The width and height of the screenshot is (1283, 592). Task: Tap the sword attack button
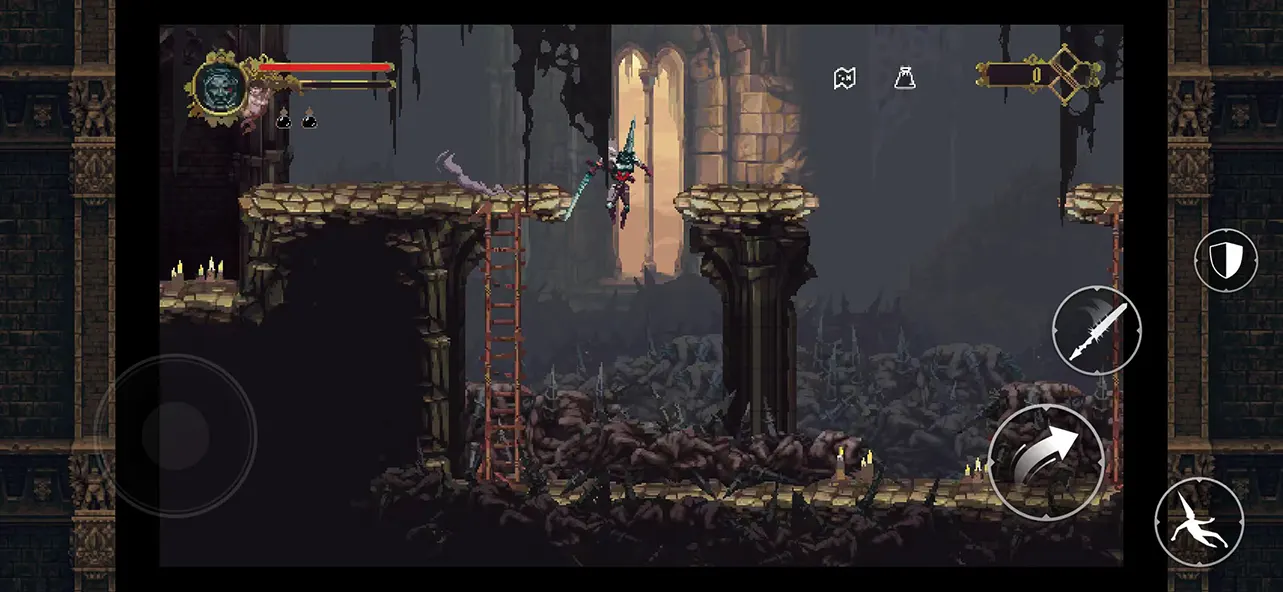(1097, 330)
